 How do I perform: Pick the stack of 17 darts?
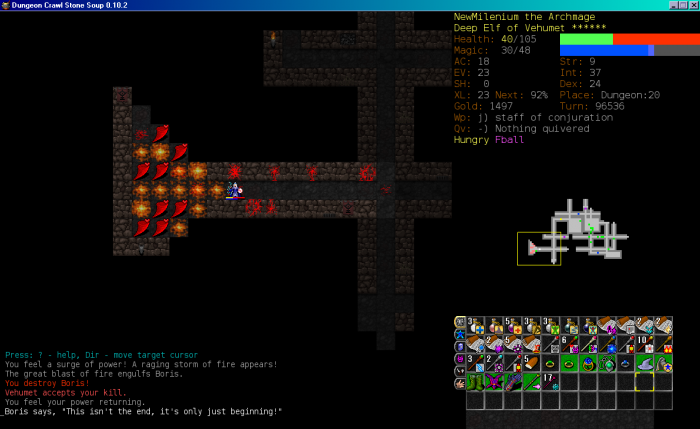(x=548, y=381)
